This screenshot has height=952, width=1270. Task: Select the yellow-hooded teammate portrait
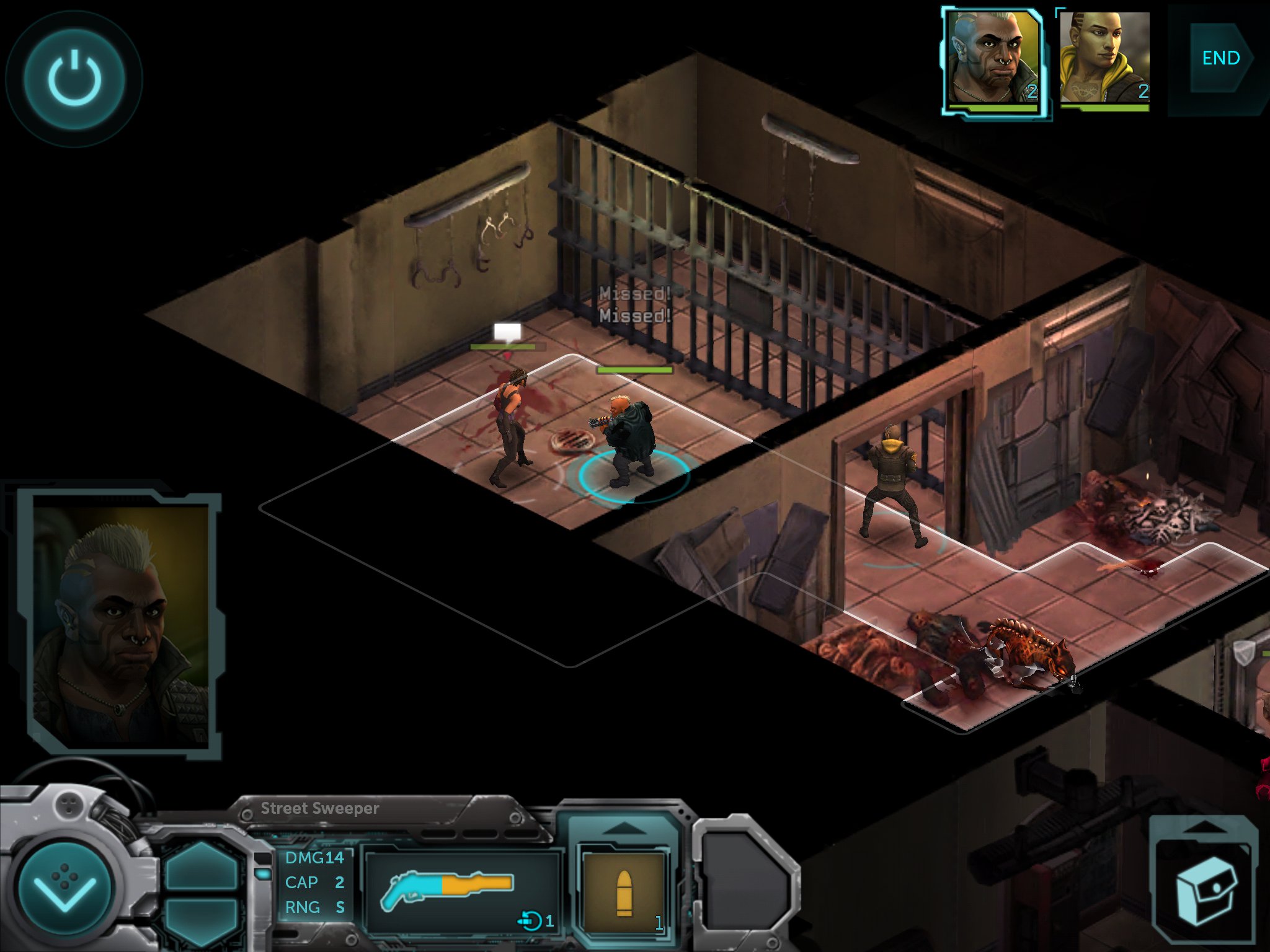coord(1104,59)
